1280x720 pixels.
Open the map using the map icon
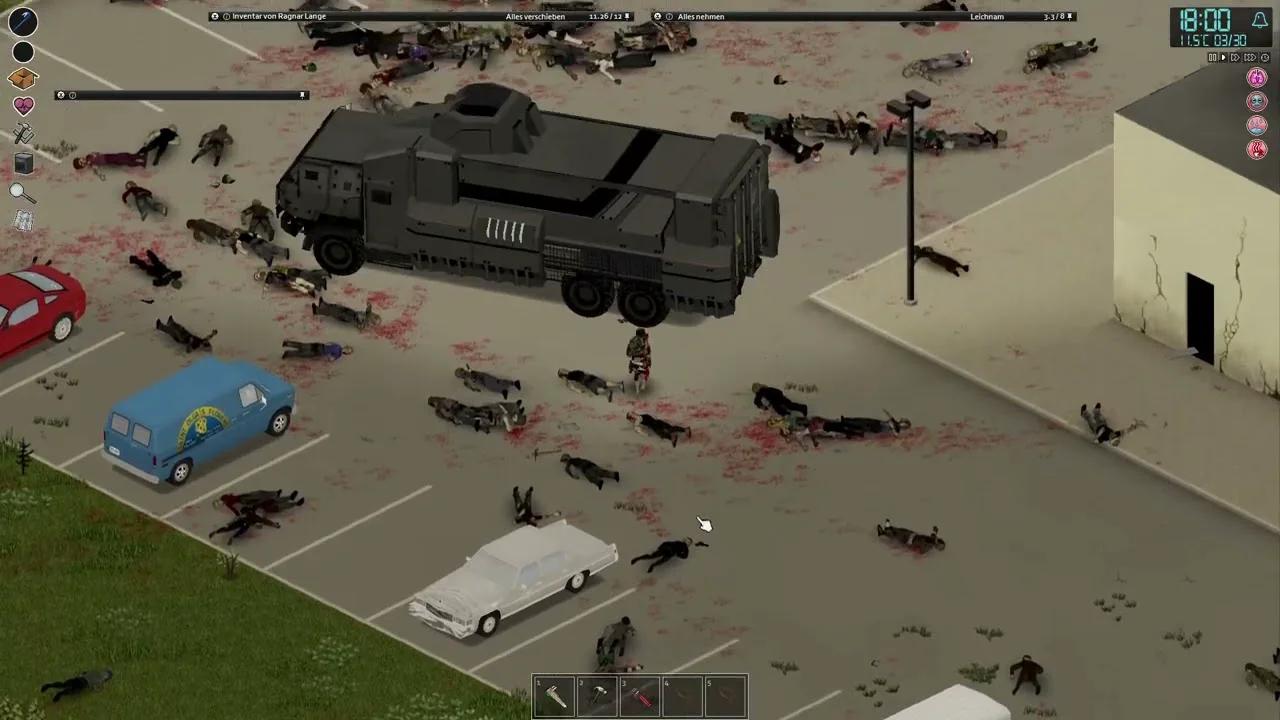[x=23, y=220]
